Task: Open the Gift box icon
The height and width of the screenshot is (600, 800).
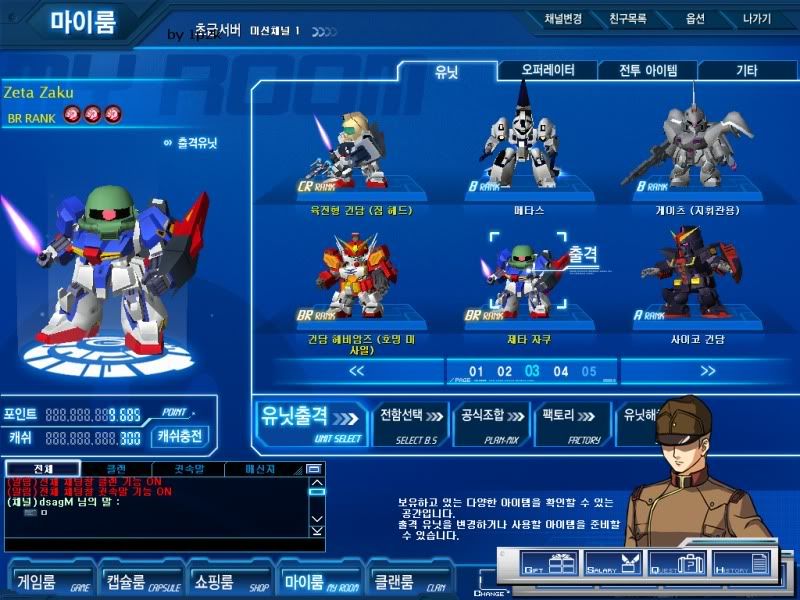Action: [x=548, y=565]
